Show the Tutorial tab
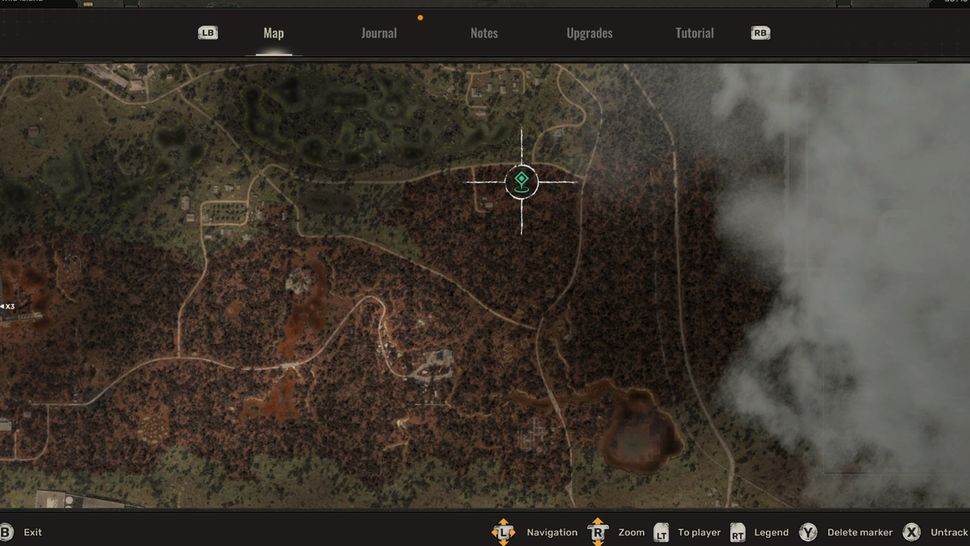The image size is (970, 546). point(694,33)
